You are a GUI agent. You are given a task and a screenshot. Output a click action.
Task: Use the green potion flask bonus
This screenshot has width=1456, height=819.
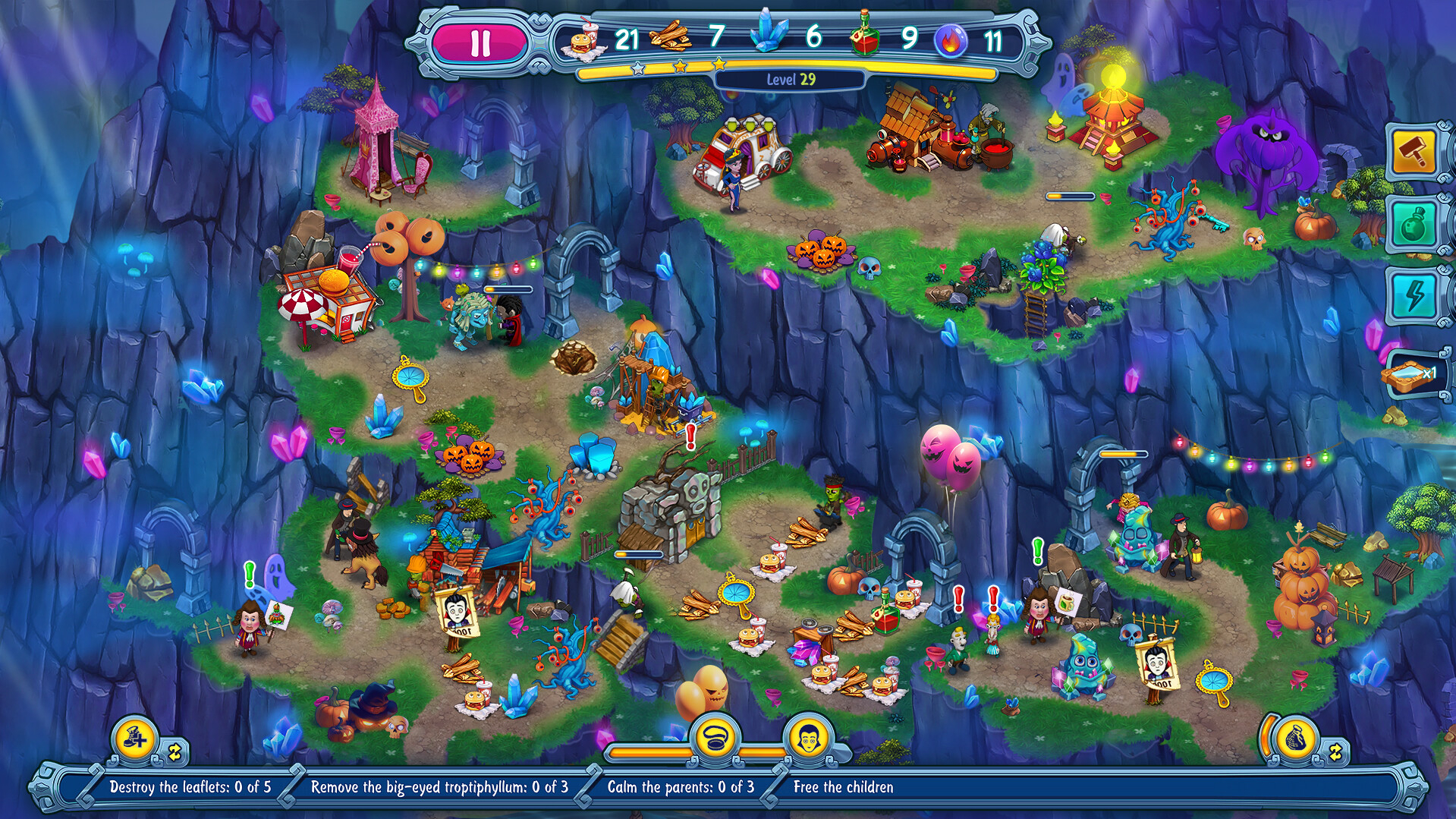1415,224
